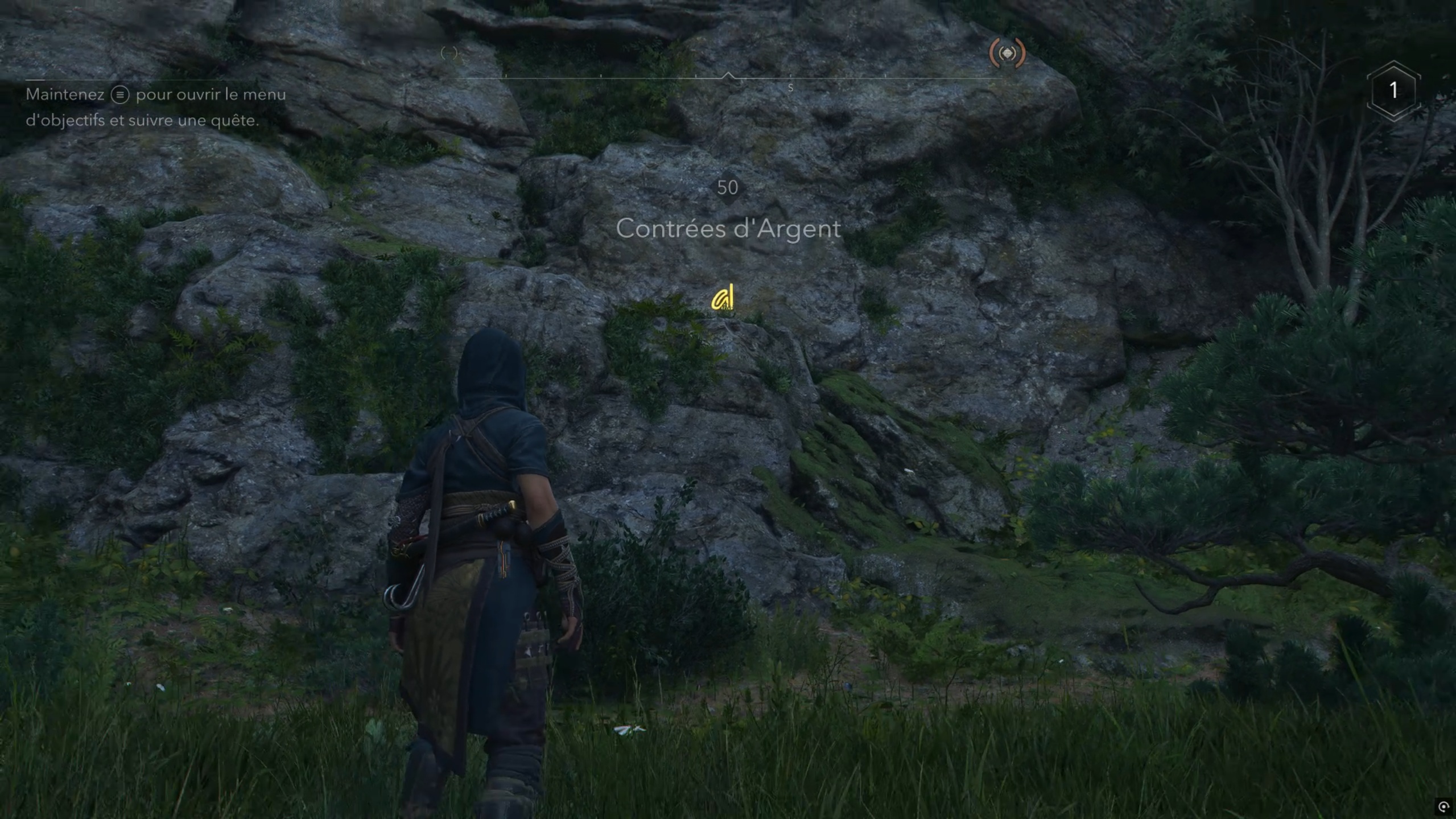Select the yellow grappling hook marker
1456x819 pixels.
pyautogui.click(x=723, y=298)
